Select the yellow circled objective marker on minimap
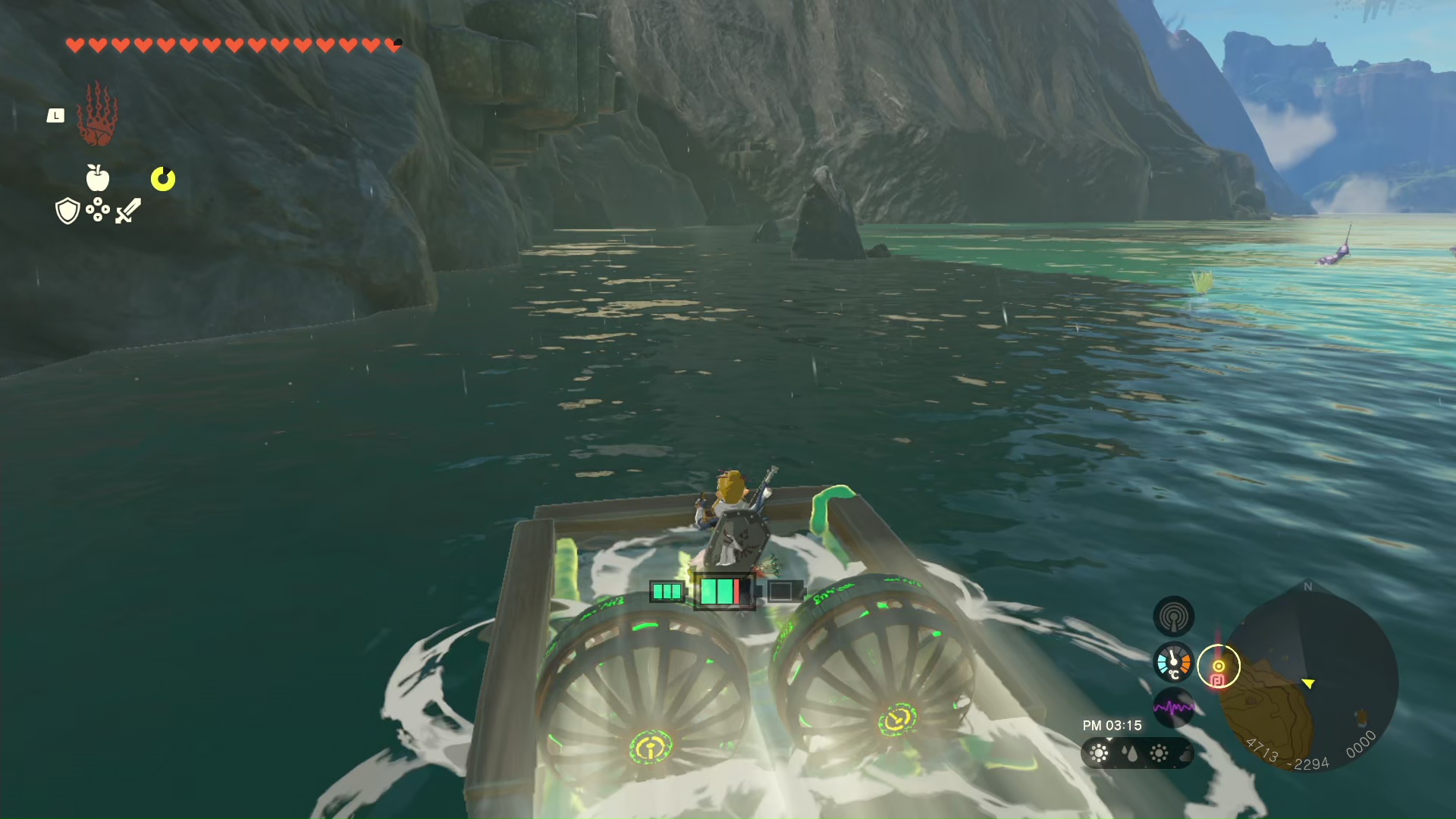1456x819 pixels. pos(1219,667)
